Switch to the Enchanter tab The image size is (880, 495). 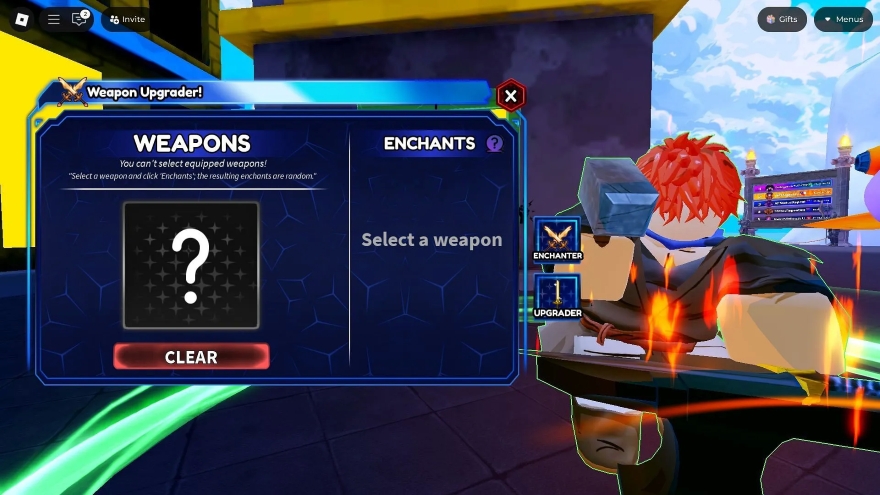(x=557, y=241)
